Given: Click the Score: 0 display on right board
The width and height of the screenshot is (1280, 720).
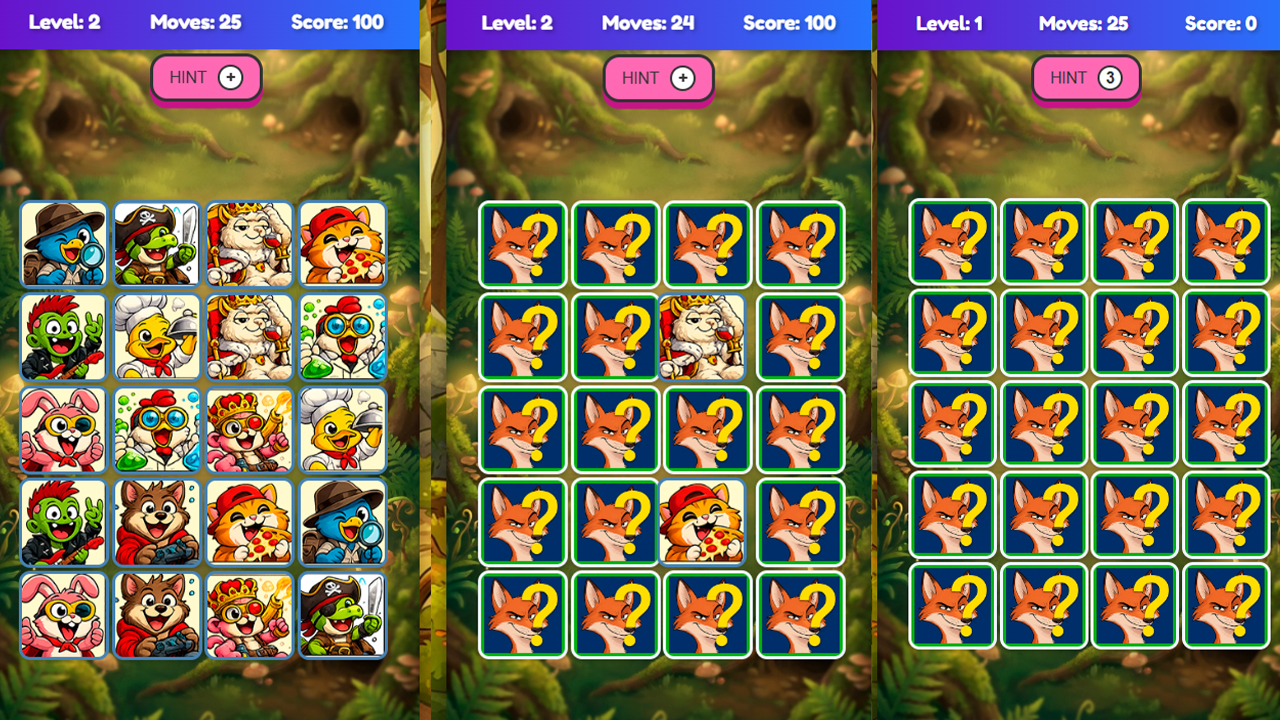Looking at the screenshot, I should tap(1221, 23).
